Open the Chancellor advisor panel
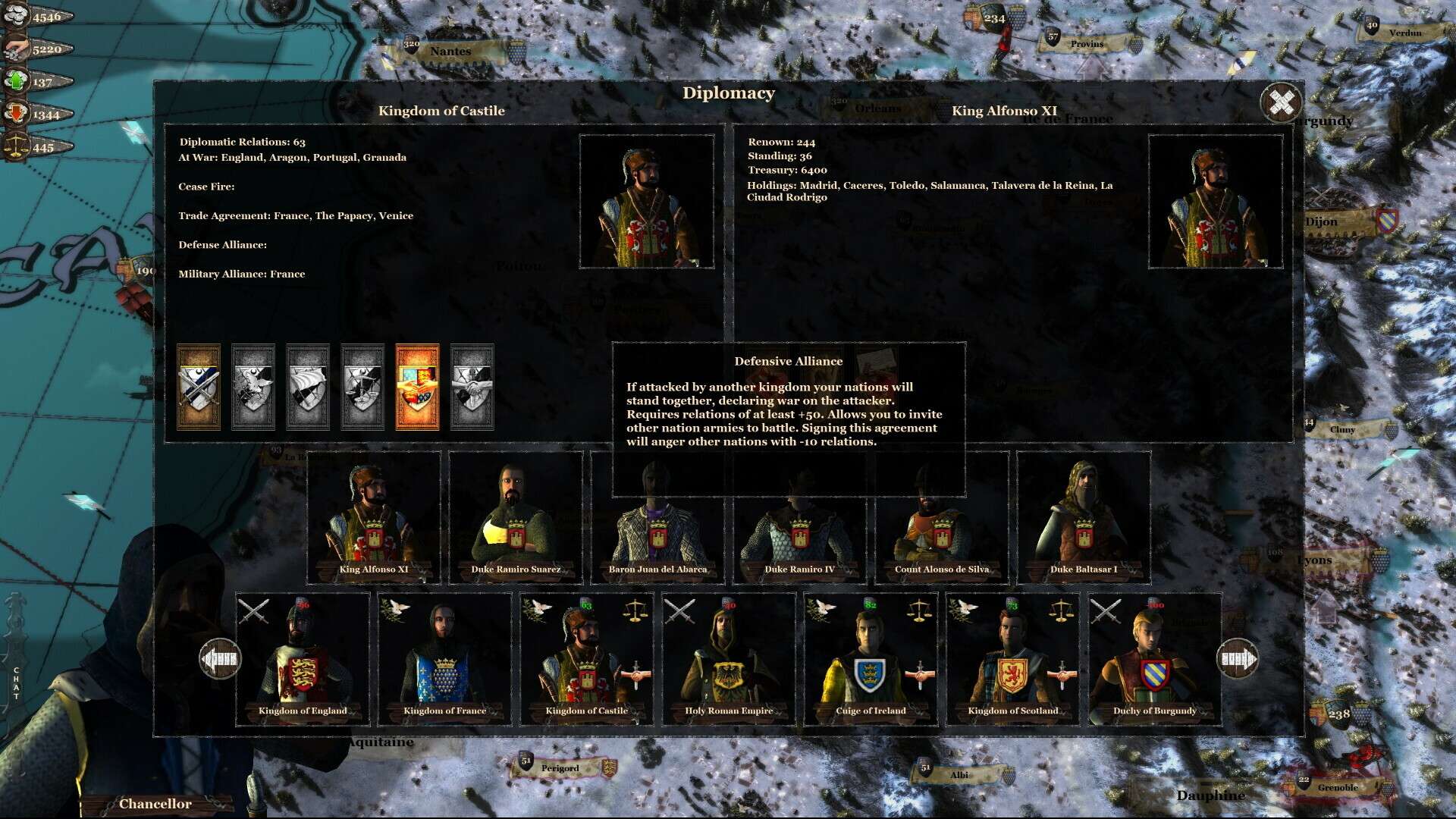The height and width of the screenshot is (819, 1456). 155,804
